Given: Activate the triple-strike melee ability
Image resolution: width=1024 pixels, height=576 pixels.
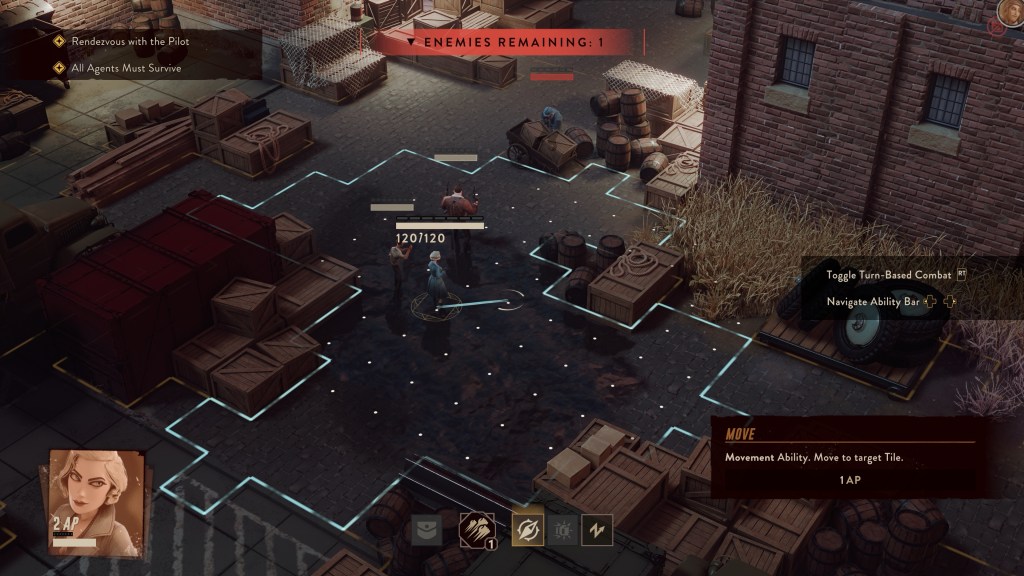Looking at the screenshot, I should [x=475, y=529].
